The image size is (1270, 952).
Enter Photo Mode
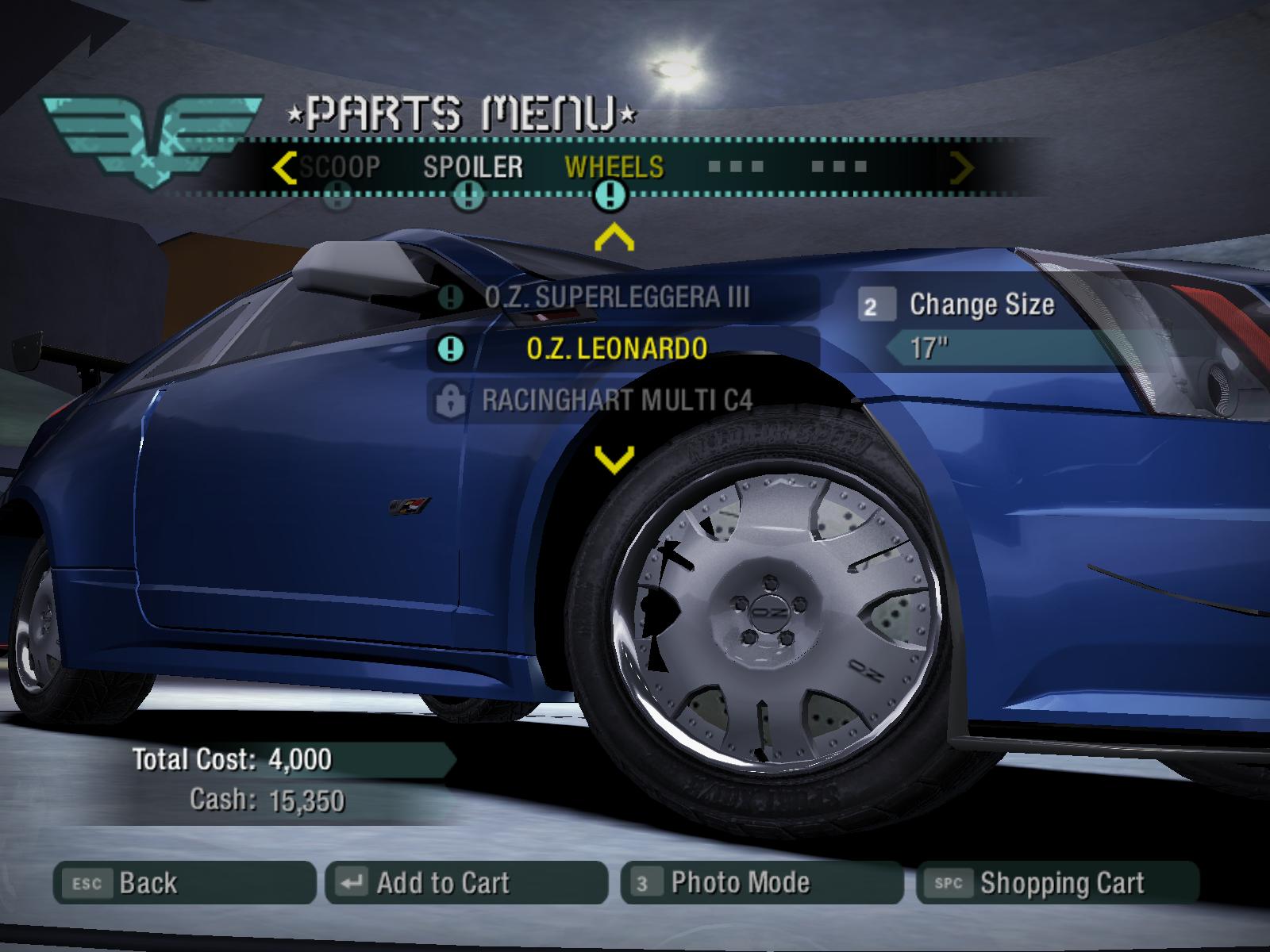tap(762, 882)
